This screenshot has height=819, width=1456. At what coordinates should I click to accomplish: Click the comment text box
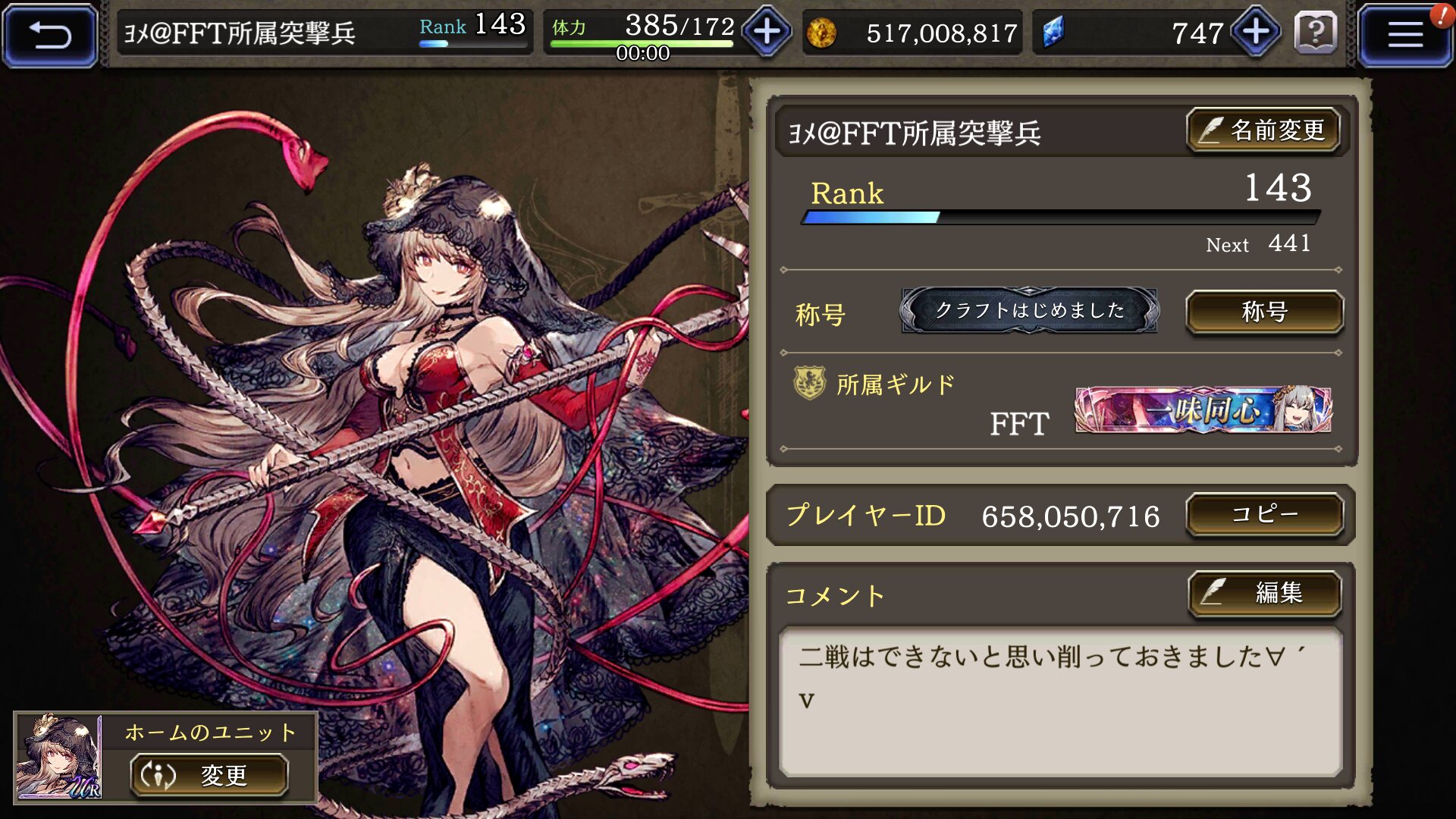(x=1060, y=701)
